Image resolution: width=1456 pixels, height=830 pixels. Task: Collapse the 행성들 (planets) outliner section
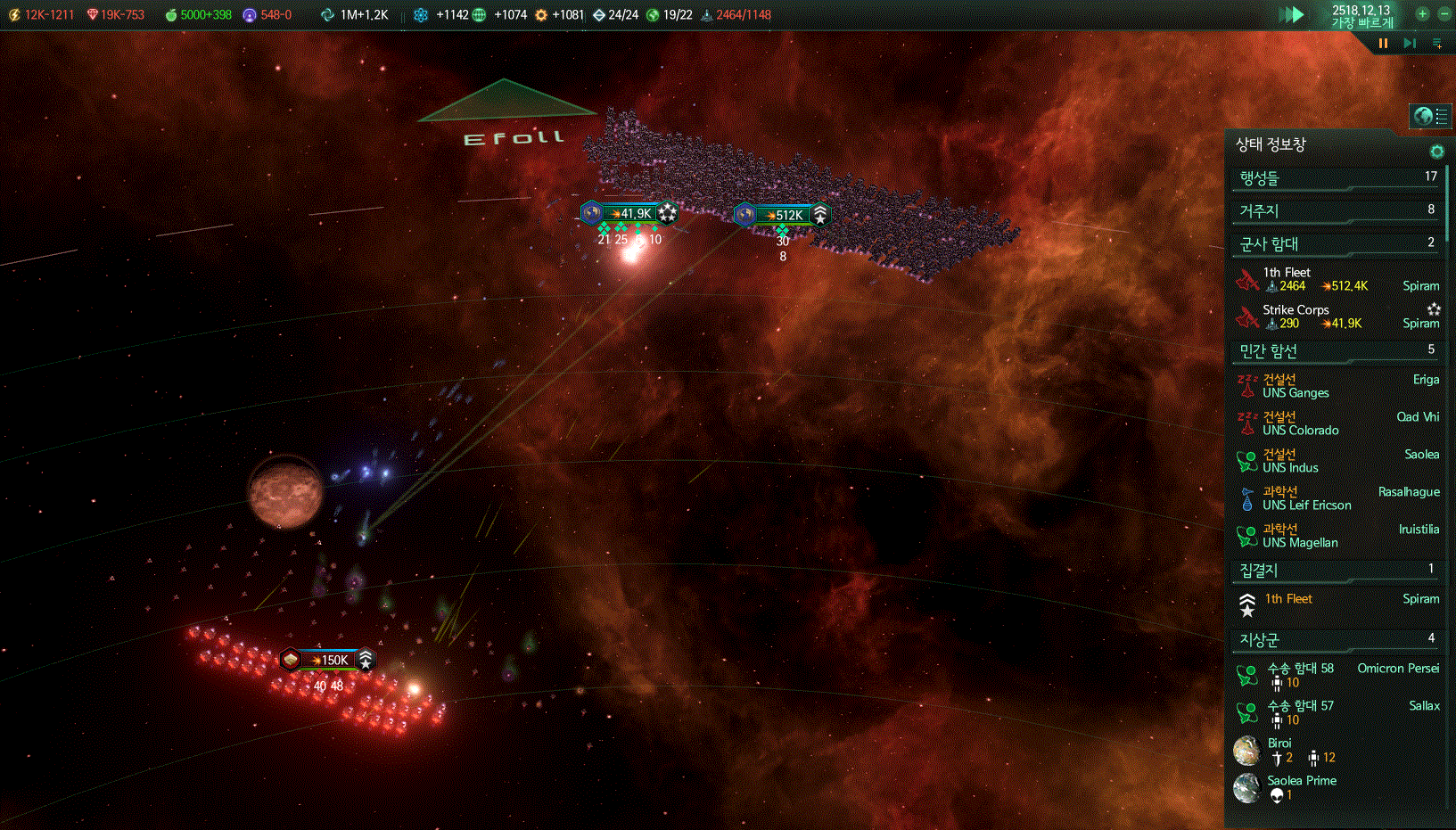click(1336, 177)
